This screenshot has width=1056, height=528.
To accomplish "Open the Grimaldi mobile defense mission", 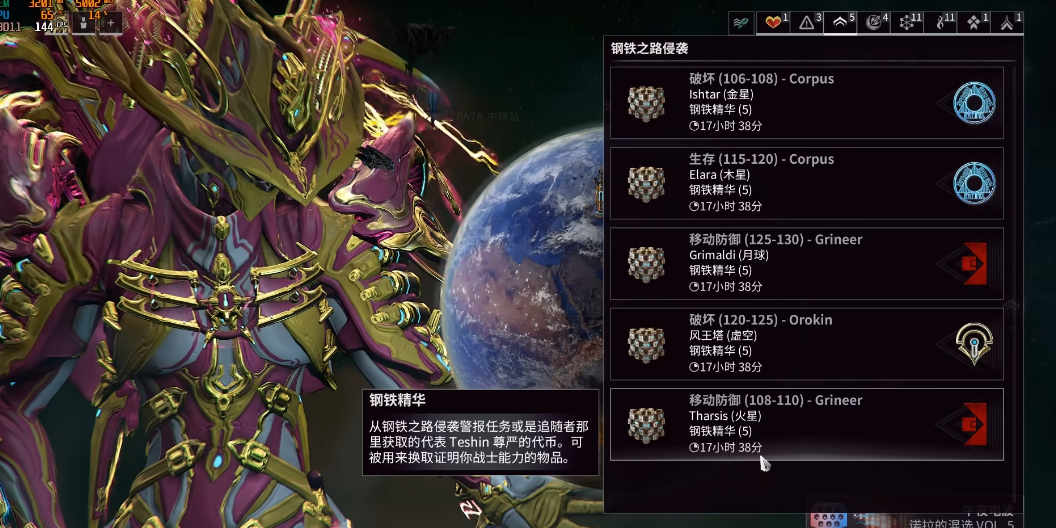I will (806, 263).
